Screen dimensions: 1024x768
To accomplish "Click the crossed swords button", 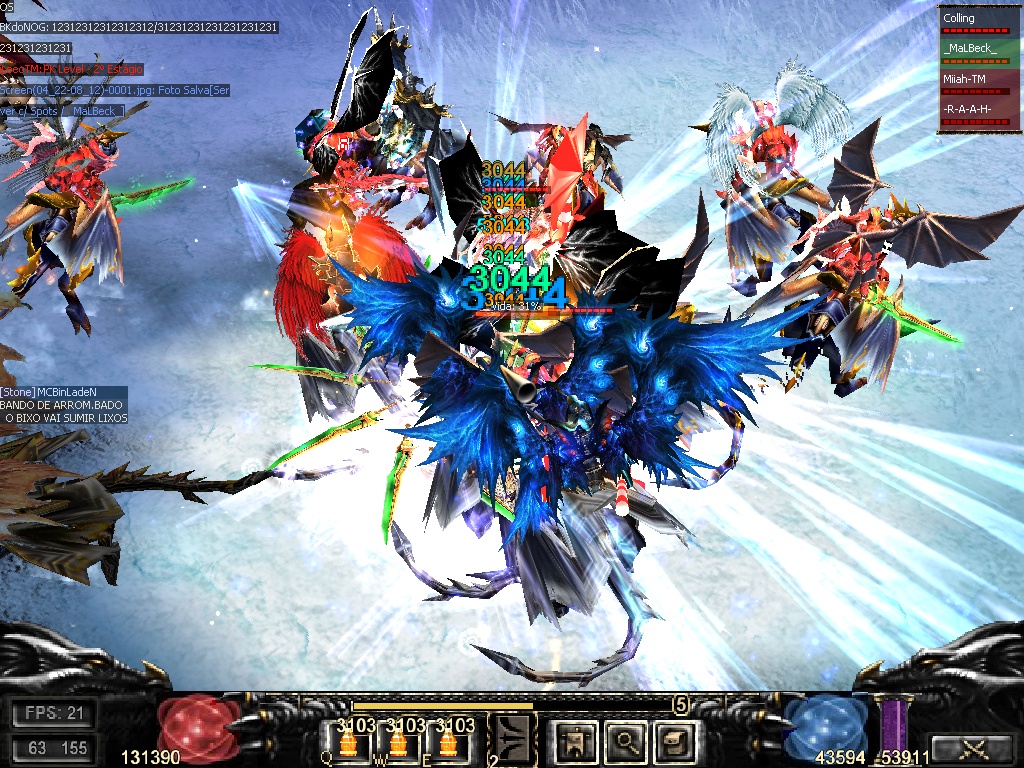I will click(970, 747).
